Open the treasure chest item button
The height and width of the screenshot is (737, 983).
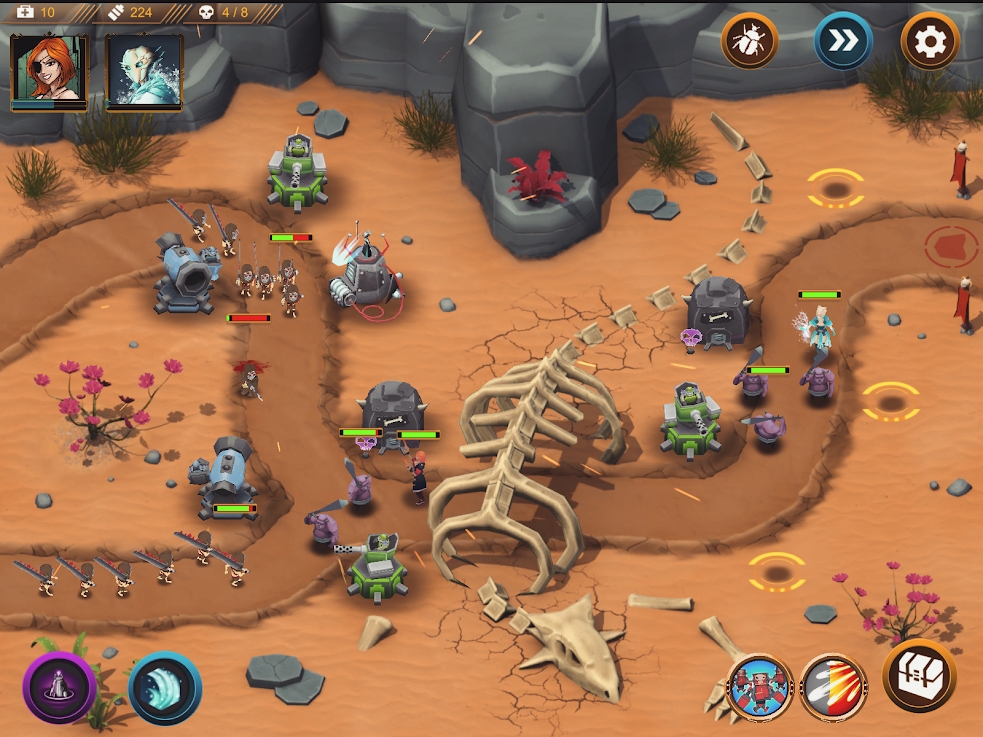point(918,676)
